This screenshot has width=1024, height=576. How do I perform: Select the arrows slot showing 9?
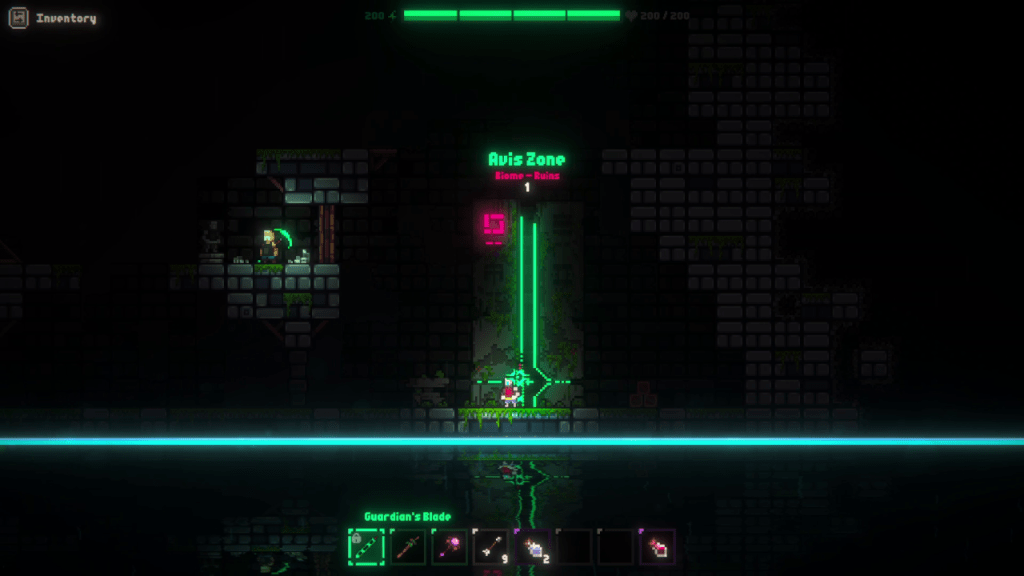click(491, 546)
